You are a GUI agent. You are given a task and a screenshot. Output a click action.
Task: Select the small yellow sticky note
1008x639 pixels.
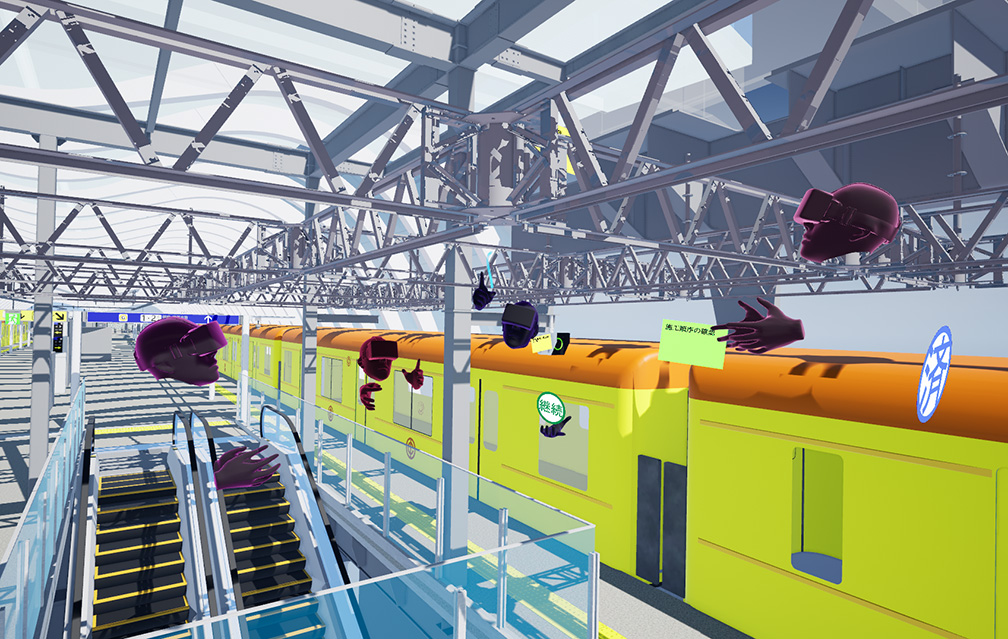click(x=541, y=343)
